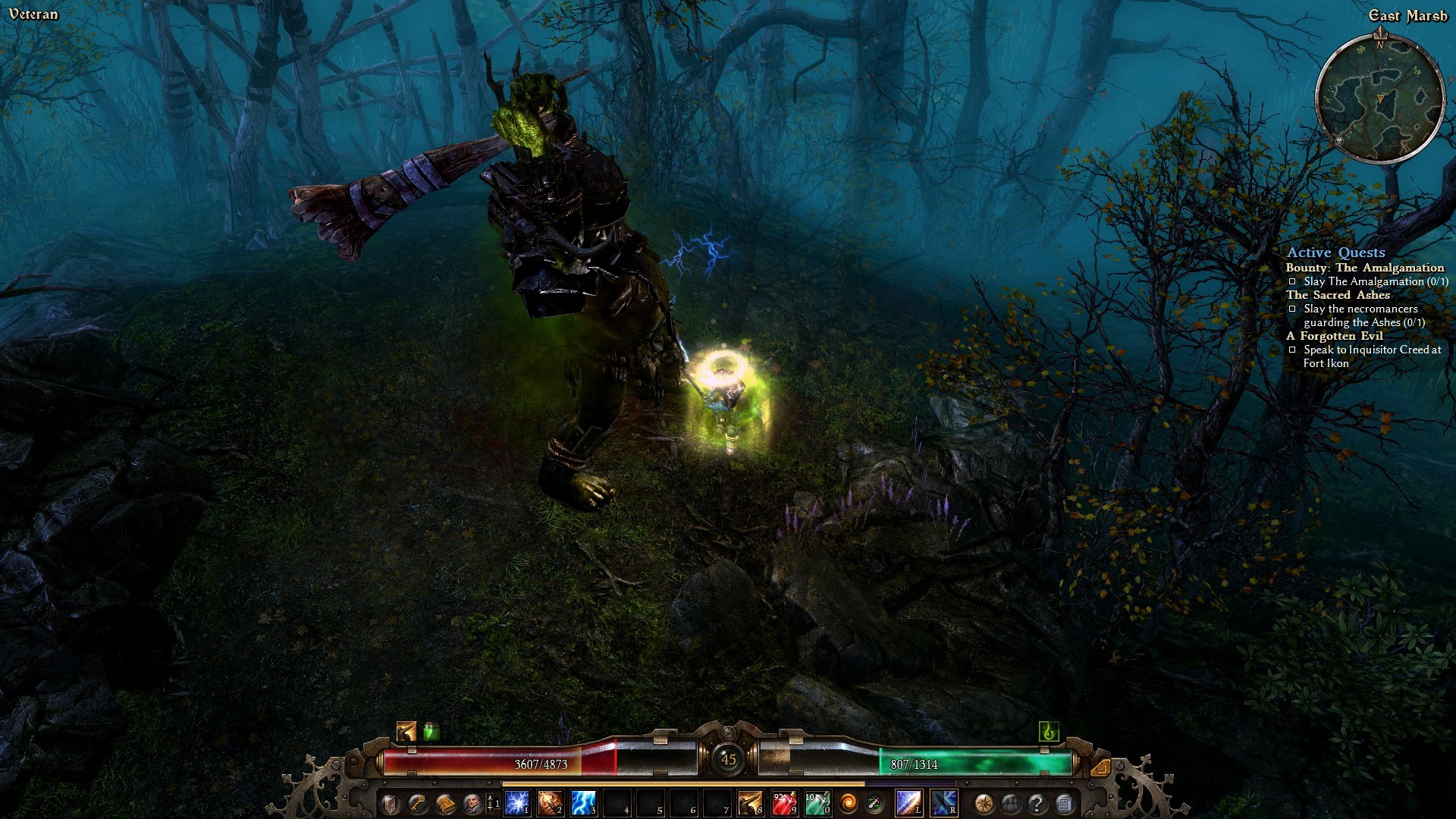The height and width of the screenshot is (819, 1456).
Task: Use the fiery sigil skill in slot 2
Action: pos(551,802)
